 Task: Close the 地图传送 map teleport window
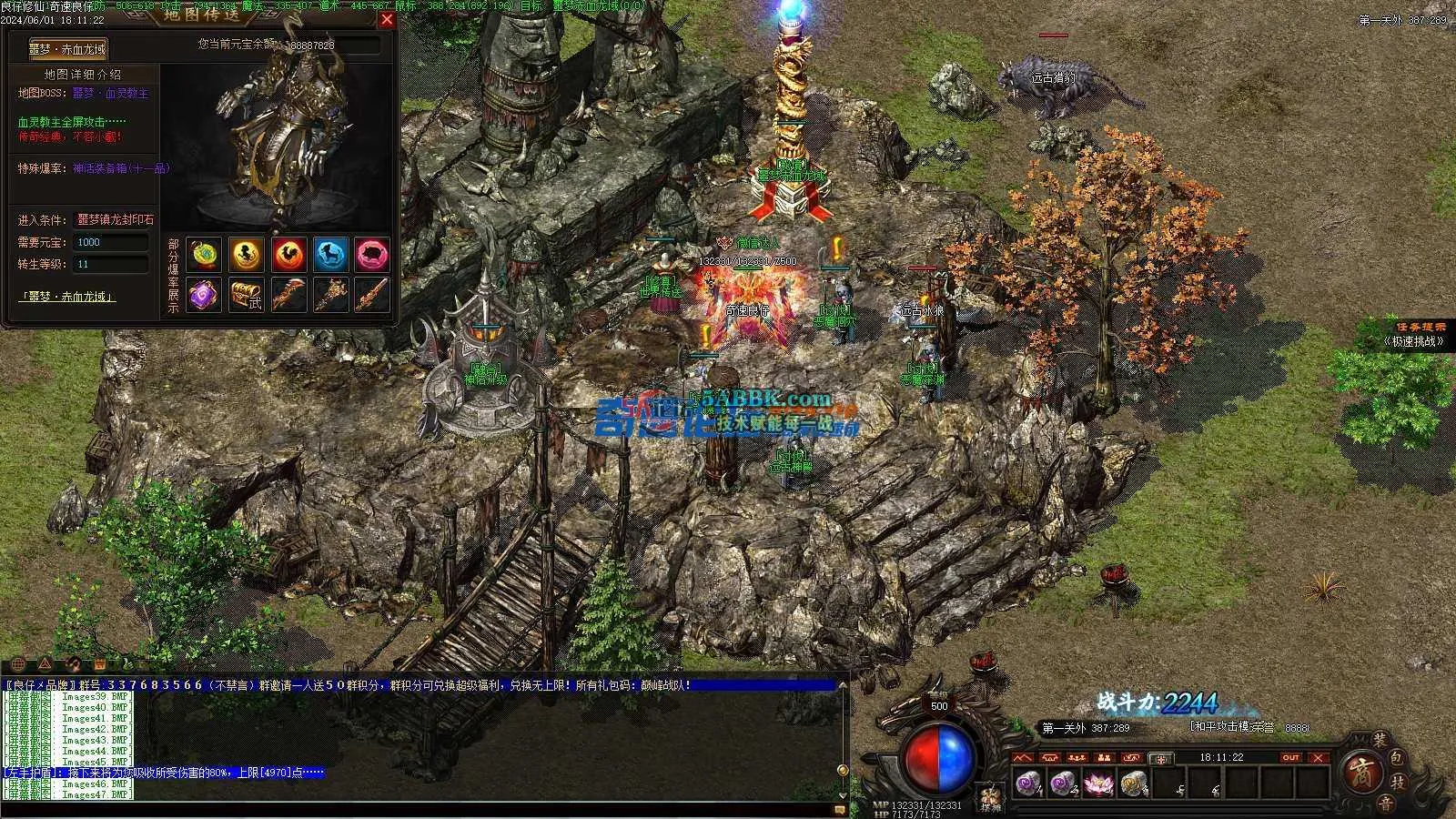coord(387,19)
